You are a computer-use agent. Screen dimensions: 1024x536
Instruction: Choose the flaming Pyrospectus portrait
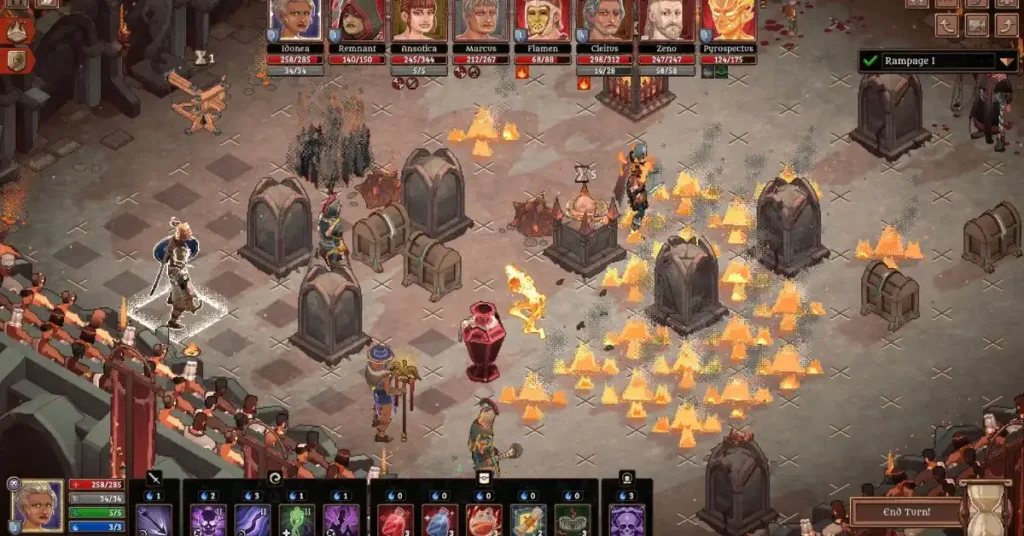point(728,20)
